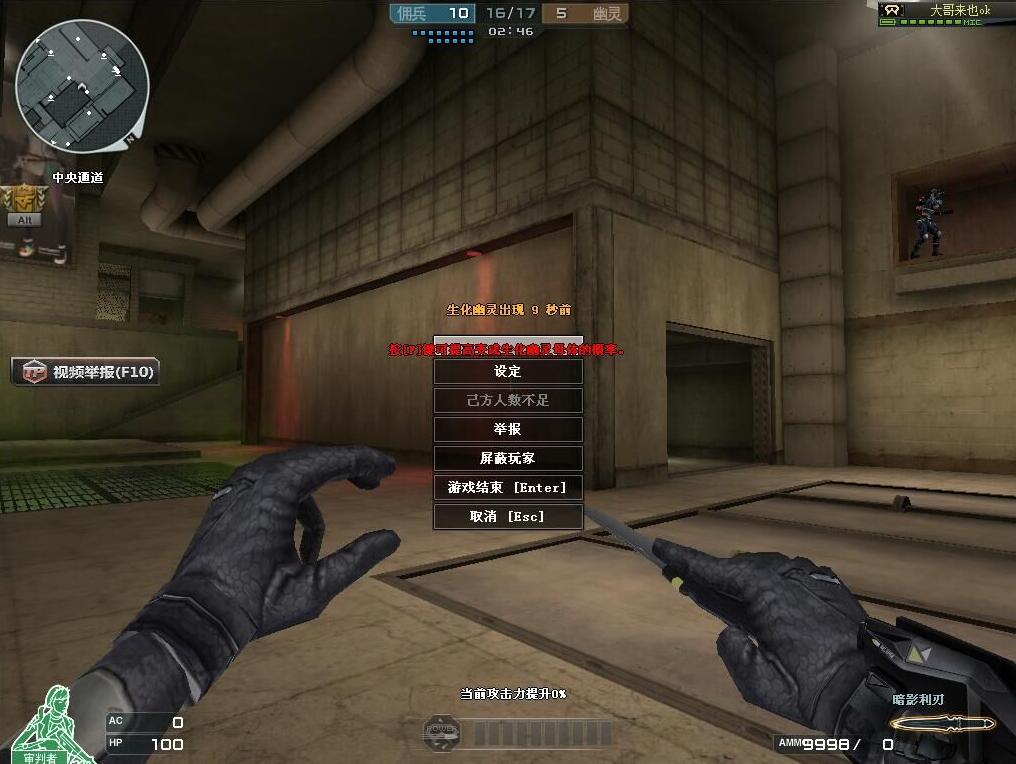Screen dimensions: 1016x764
Task: Cancel the menu with 取消
Action: point(508,516)
